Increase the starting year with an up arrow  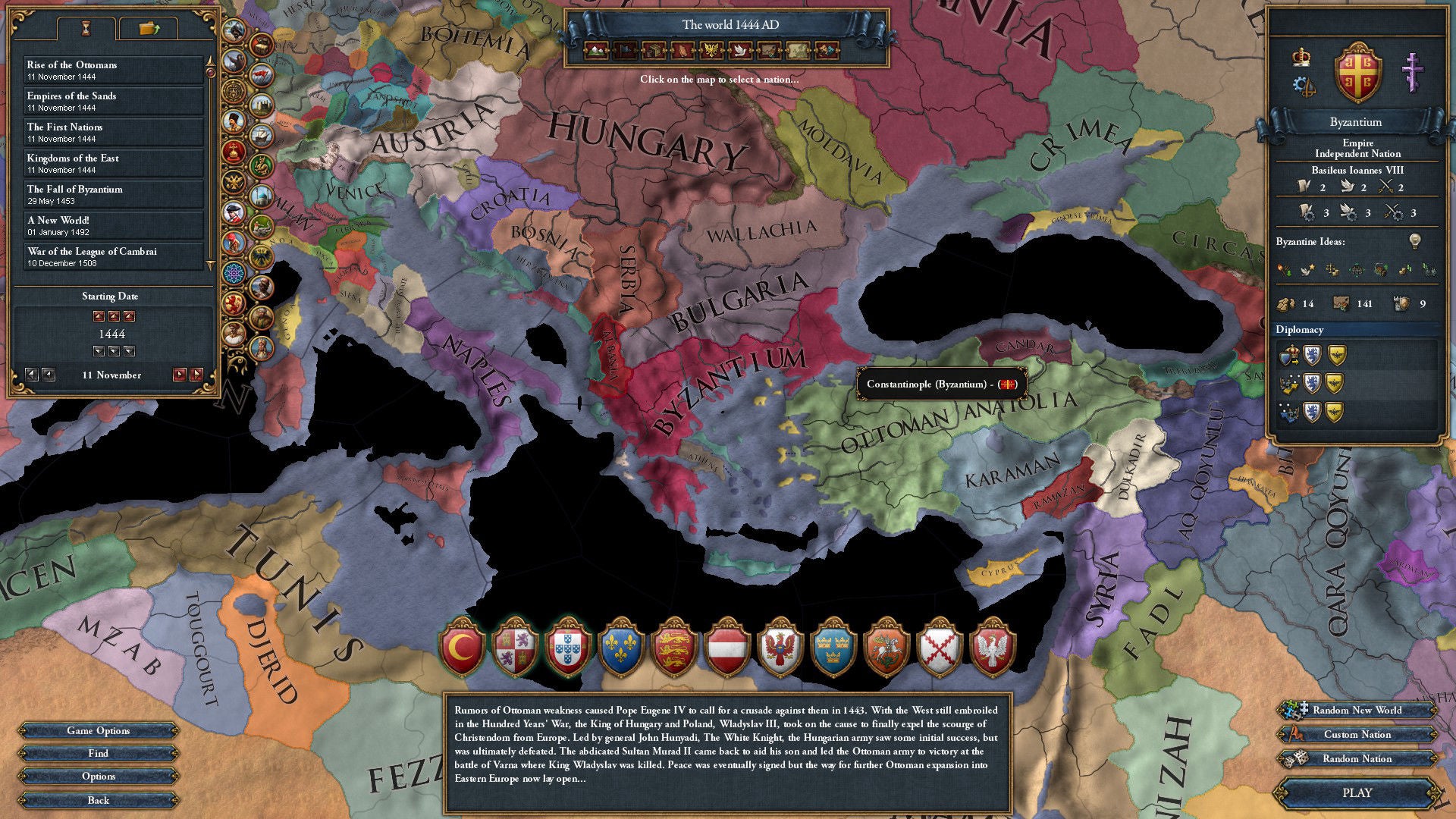pos(99,316)
